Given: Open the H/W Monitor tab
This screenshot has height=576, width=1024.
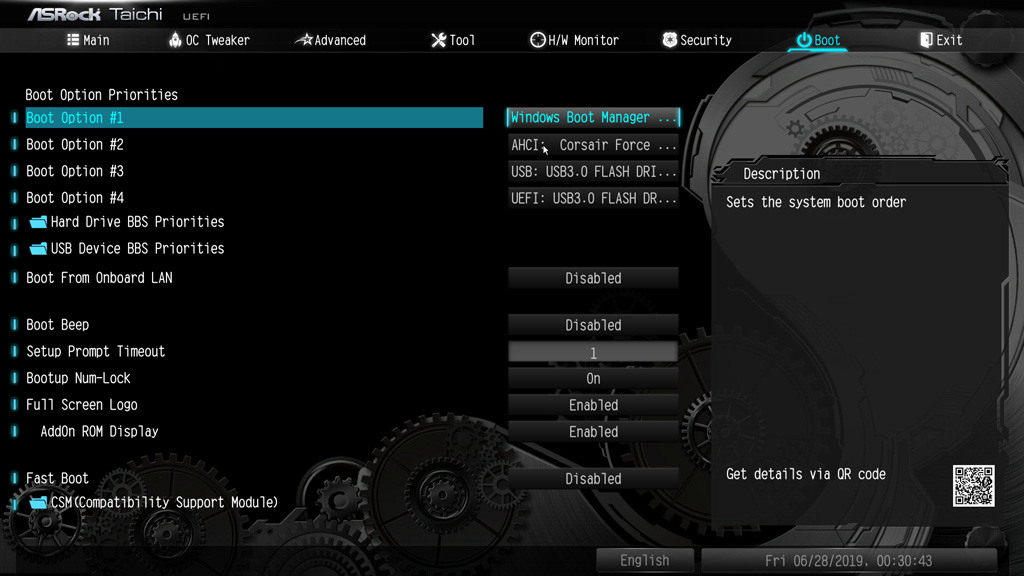Looking at the screenshot, I should pos(574,40).
